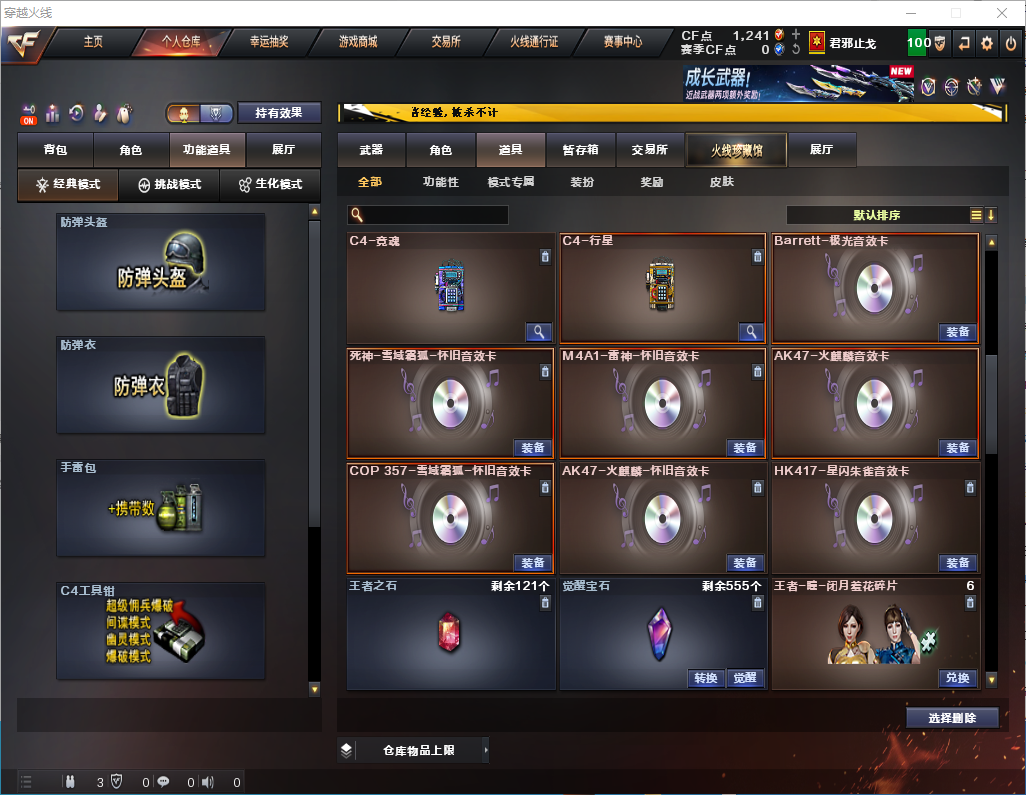
Task: Redeem the 王者-曈-闭月羞花碎片 via 兑换
Action: [957, 678]
